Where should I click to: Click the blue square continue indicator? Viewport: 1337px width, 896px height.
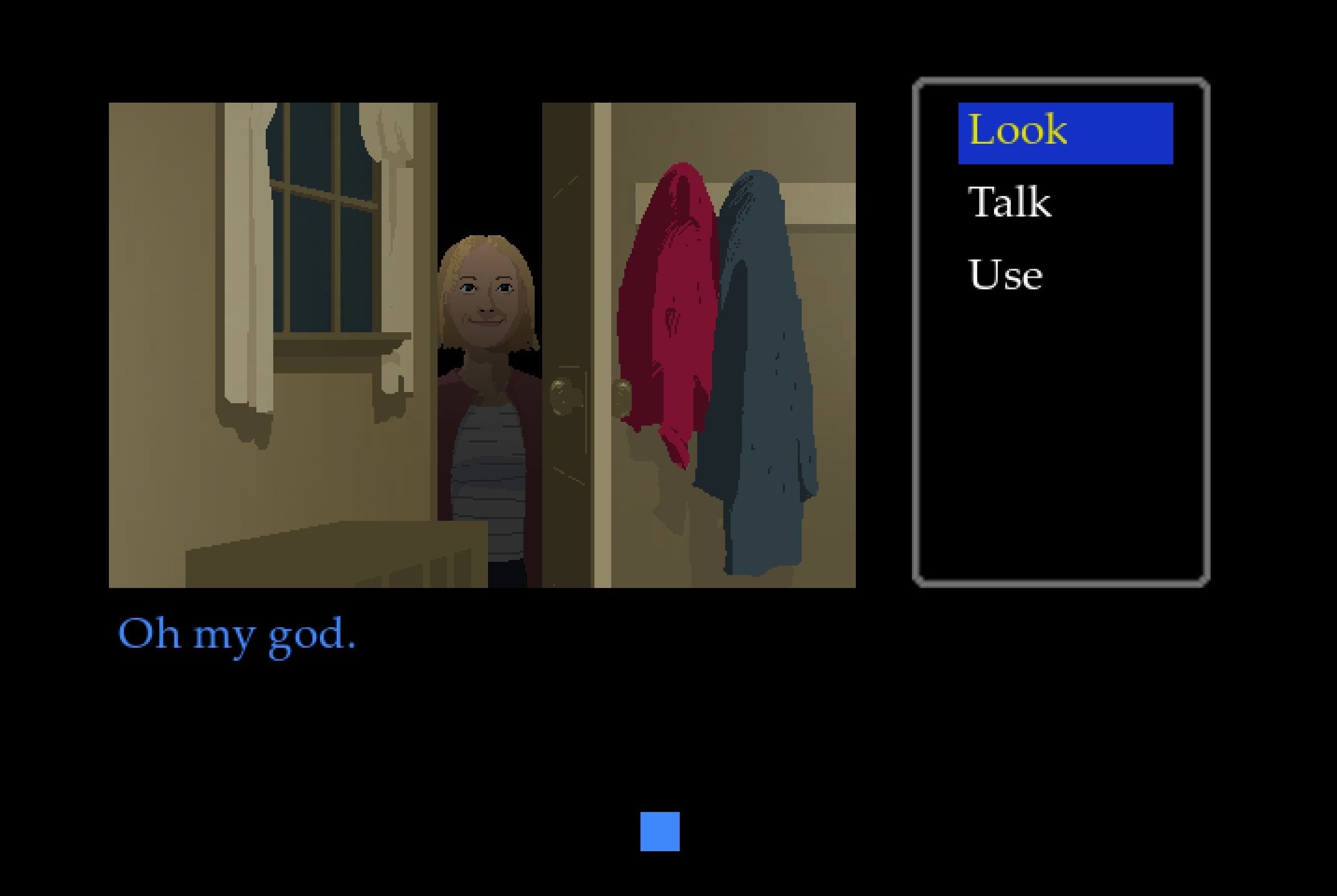tap(660, 831)
